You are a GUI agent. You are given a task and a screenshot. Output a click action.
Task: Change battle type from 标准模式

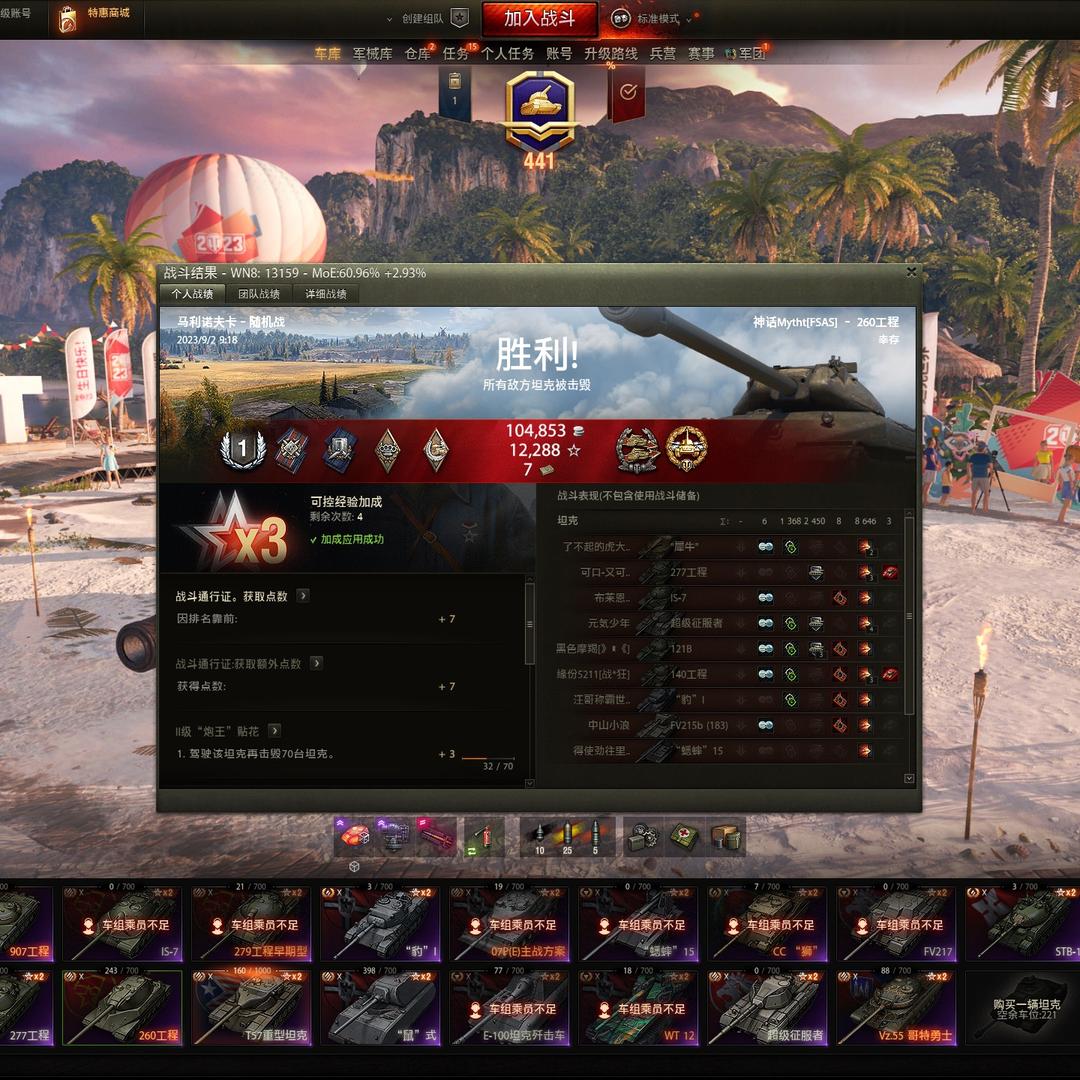(x=656, y=19)
